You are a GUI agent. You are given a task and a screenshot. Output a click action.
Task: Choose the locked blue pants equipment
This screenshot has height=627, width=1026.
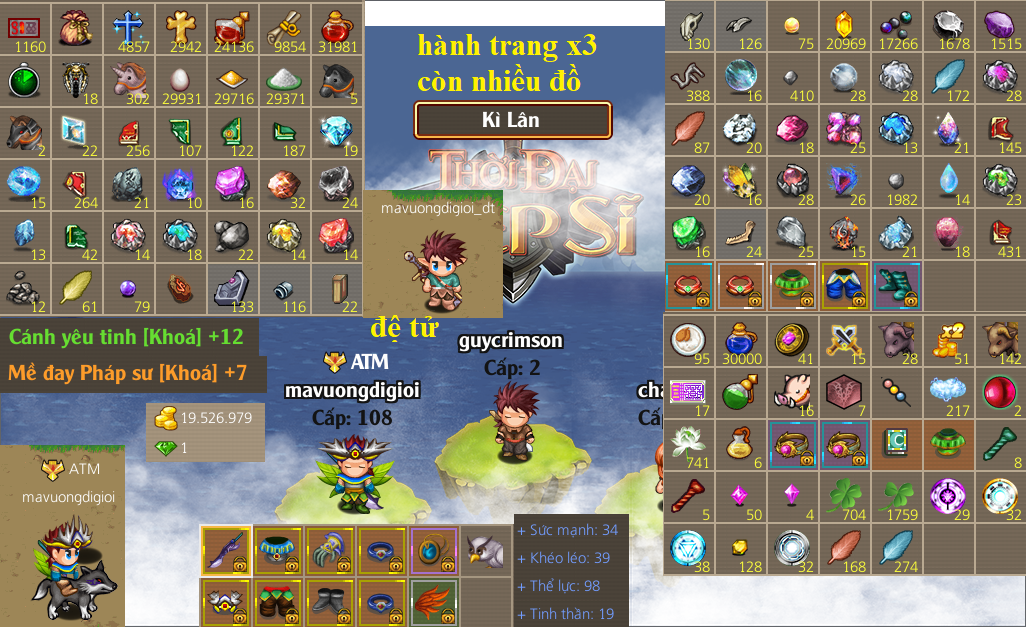point(844,287)
